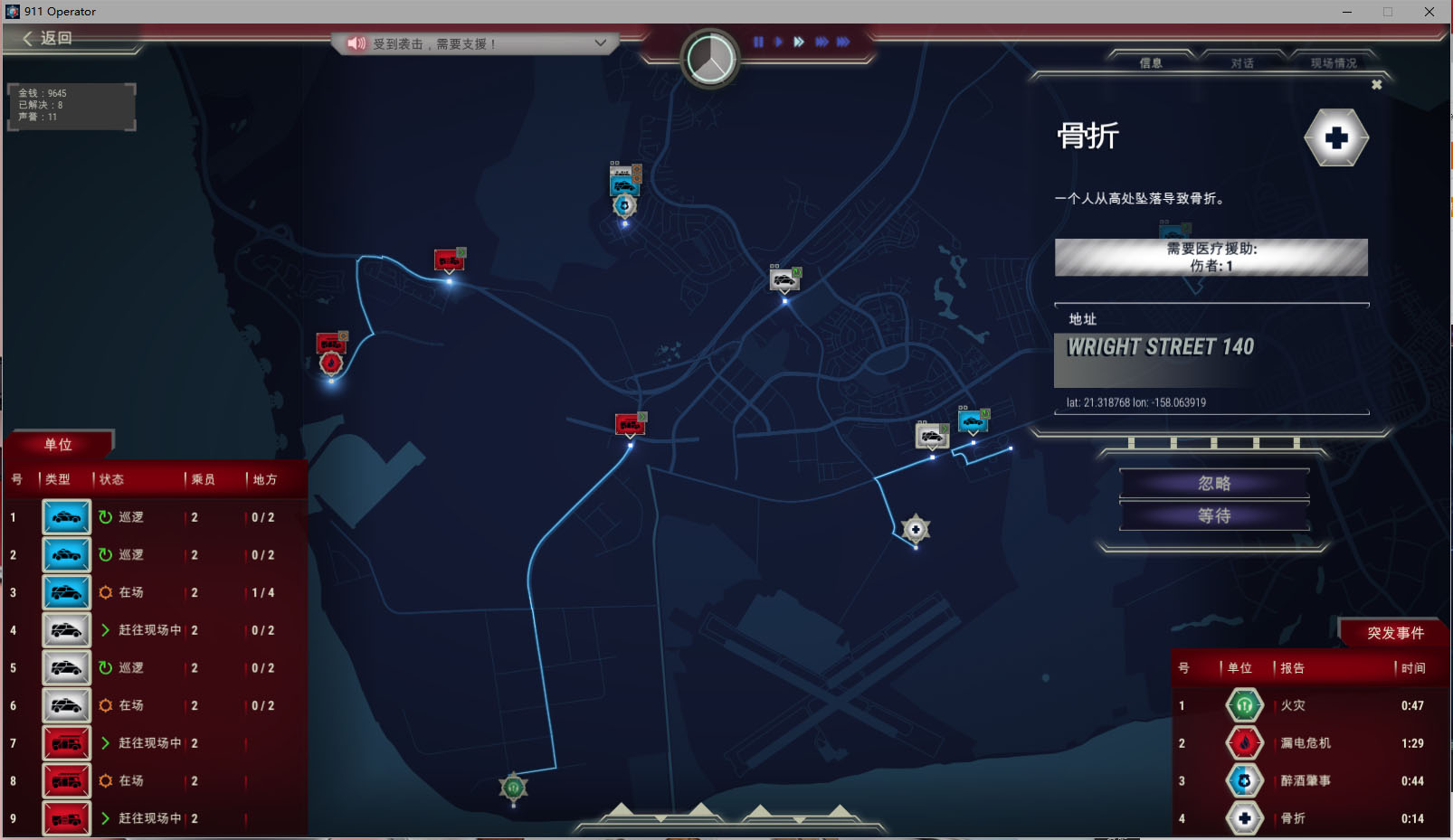Mute the emergency call audio speaker icon
The height and width of the screenshot is (840, 1453).
(x=355, y=42)
